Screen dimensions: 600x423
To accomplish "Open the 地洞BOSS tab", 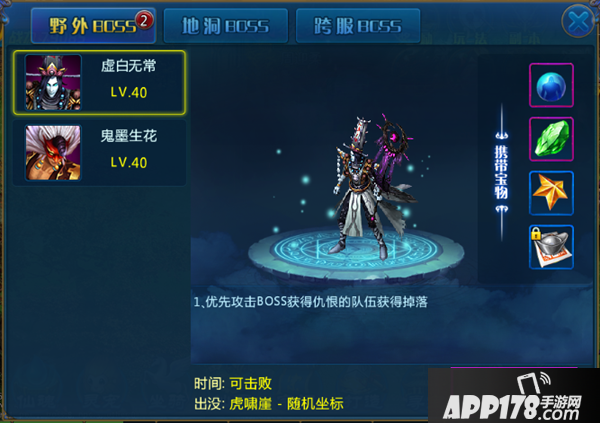I will [225, 25].
